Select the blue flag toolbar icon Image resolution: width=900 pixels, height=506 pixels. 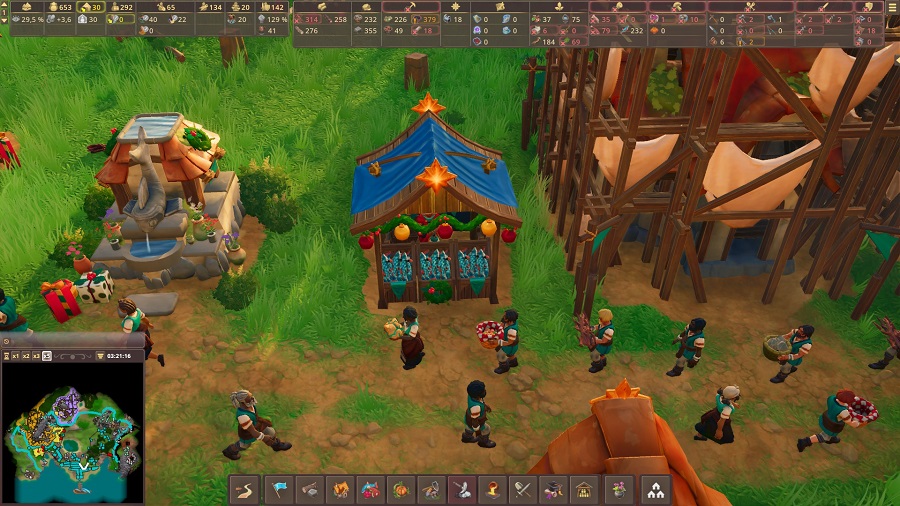(281, 490)
